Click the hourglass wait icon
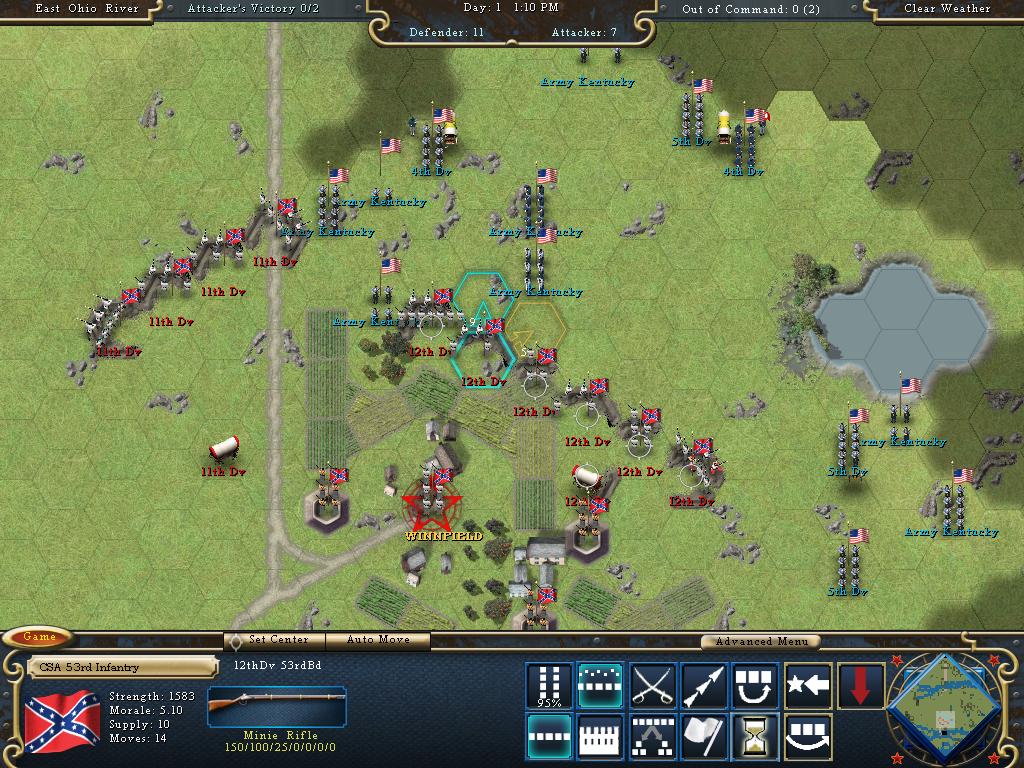 click(756, 737)
